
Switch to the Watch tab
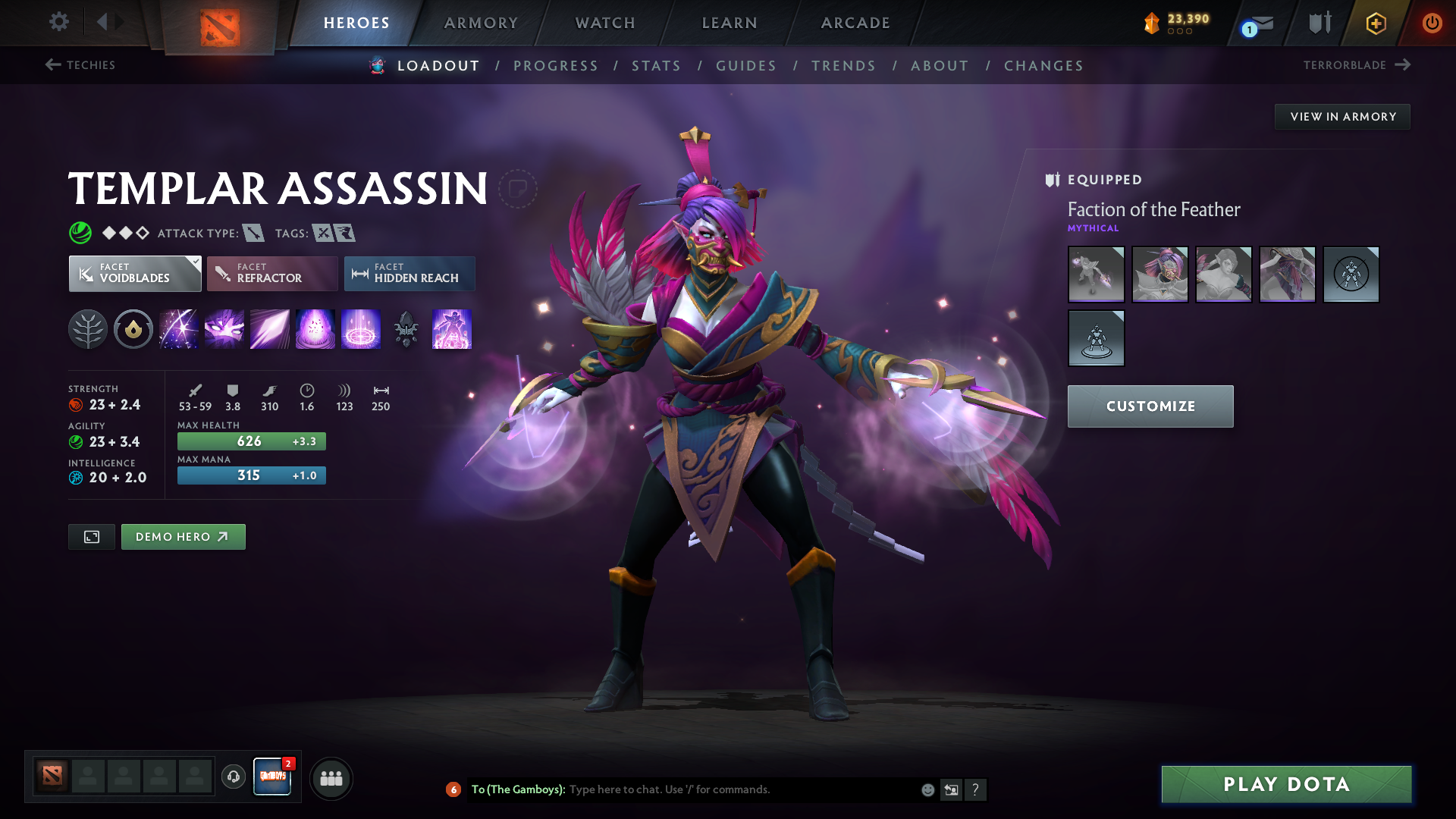click(605, 23)
